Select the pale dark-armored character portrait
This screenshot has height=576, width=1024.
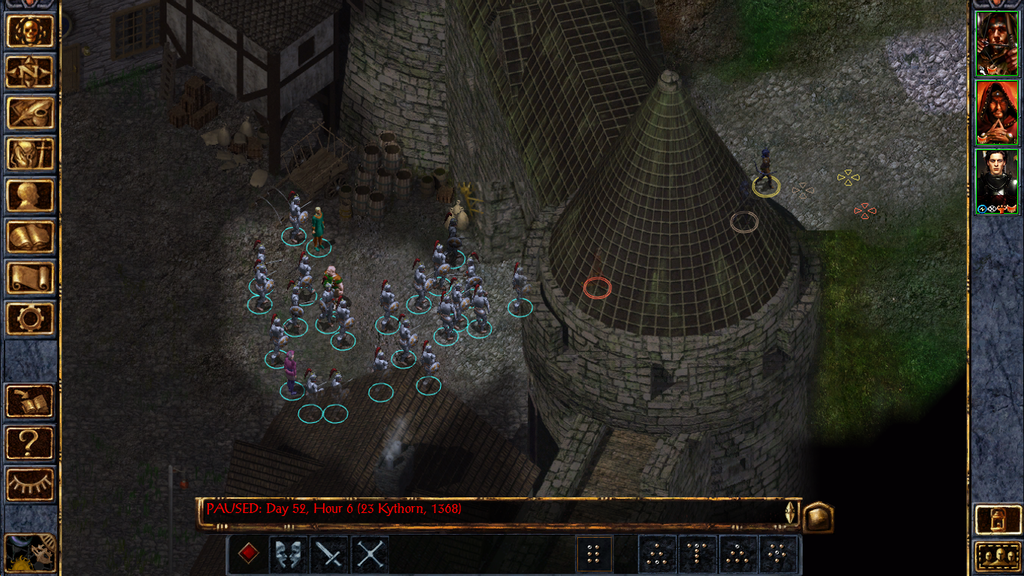[x=997, y=181]
